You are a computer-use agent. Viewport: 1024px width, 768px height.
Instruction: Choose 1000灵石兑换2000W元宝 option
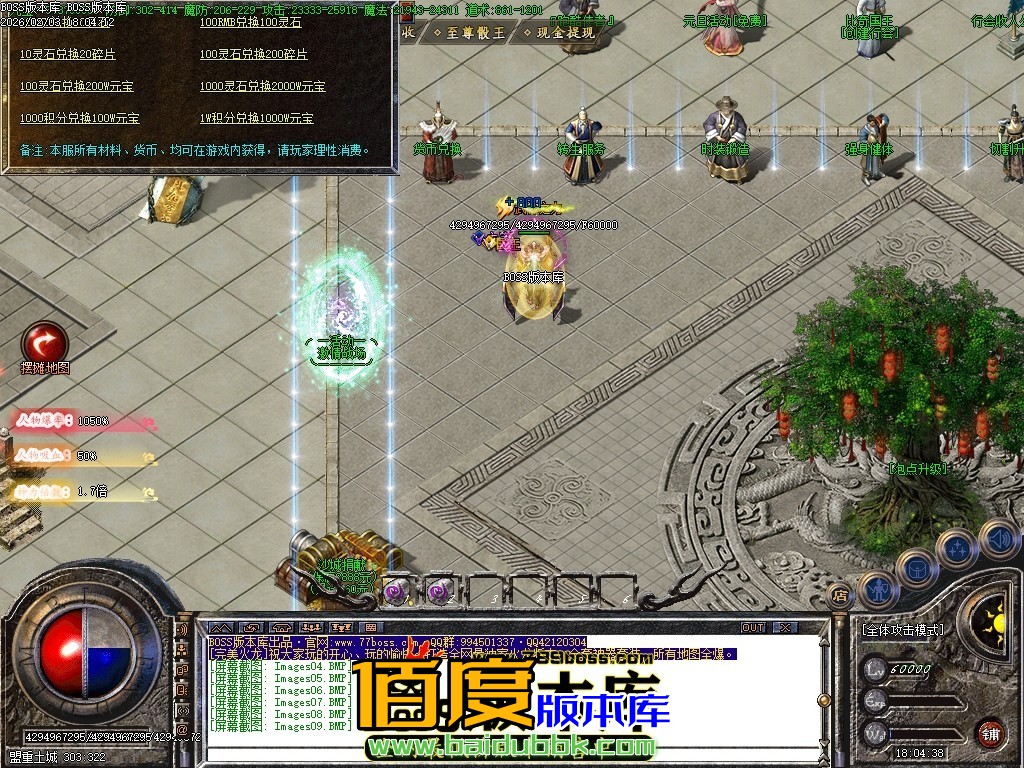tap(262, 86)
